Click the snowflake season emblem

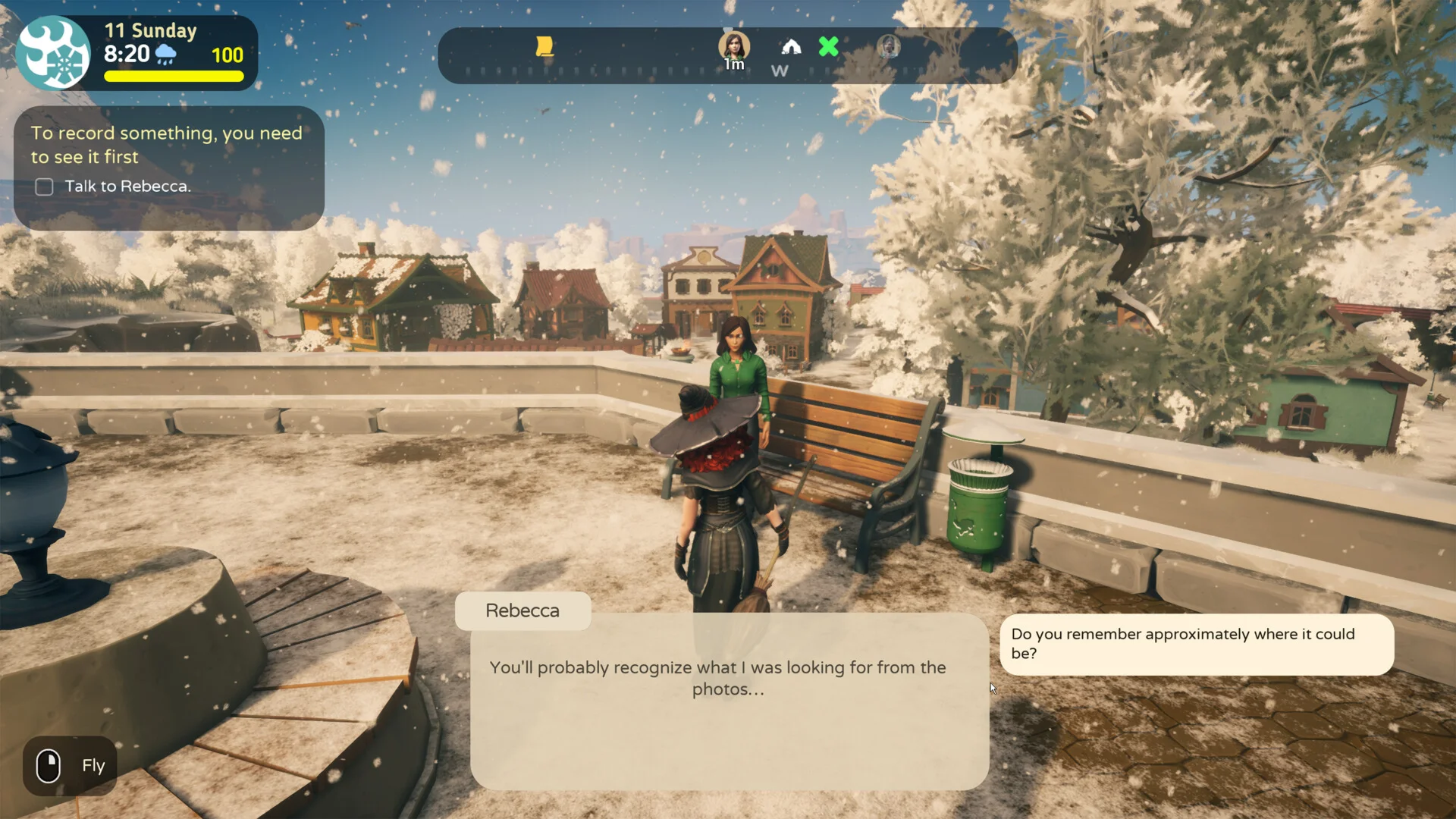tap(54, 53)
